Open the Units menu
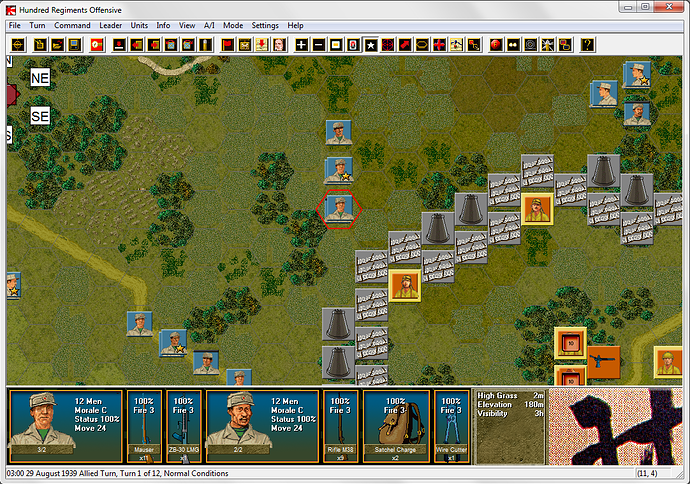The image size is (690, 484). pos(141,25)
